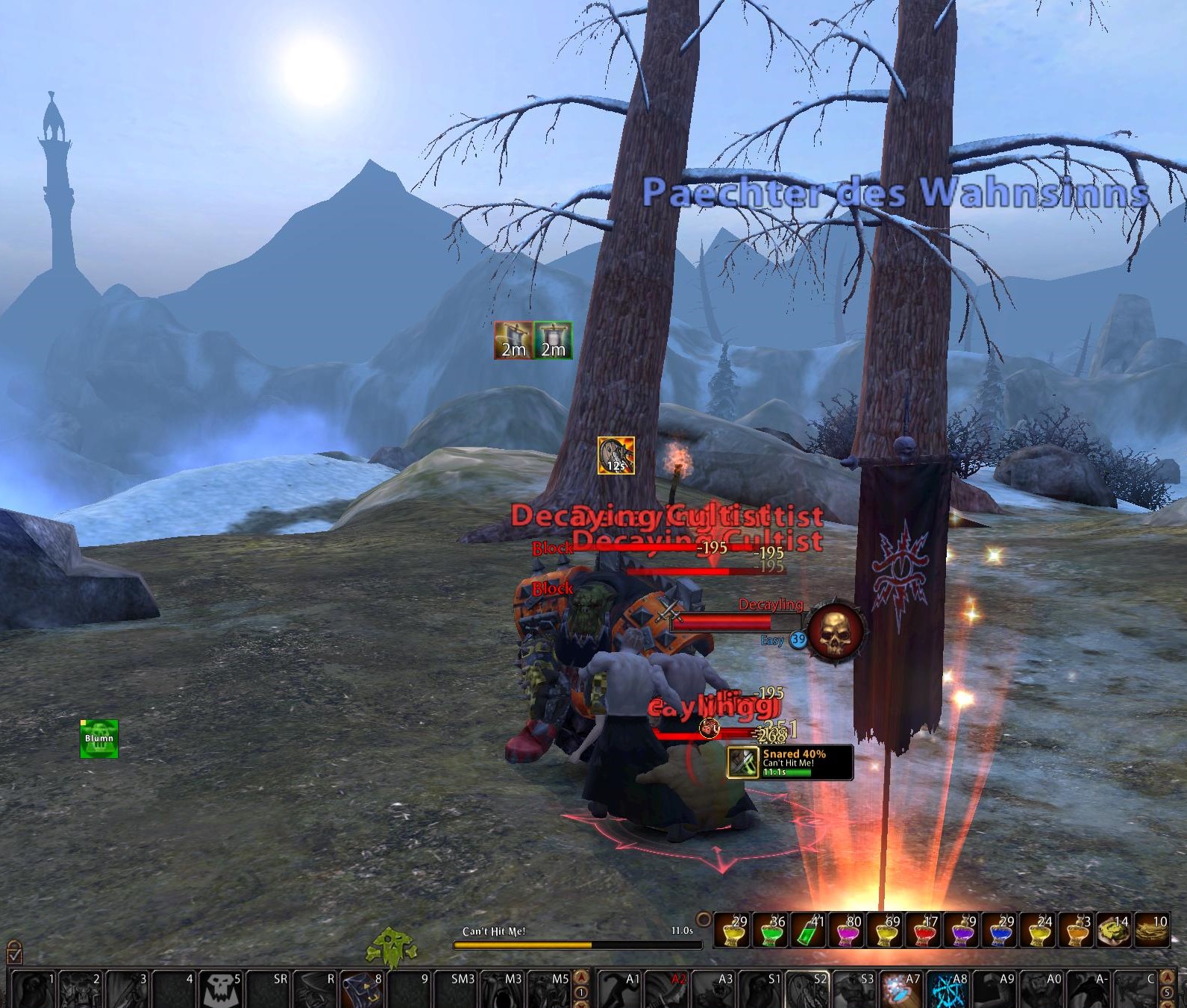The width and height of the screenshot is (1187, 1008).
Task: Use the purple potion in the item bar
Action: [x=961, y=930]
